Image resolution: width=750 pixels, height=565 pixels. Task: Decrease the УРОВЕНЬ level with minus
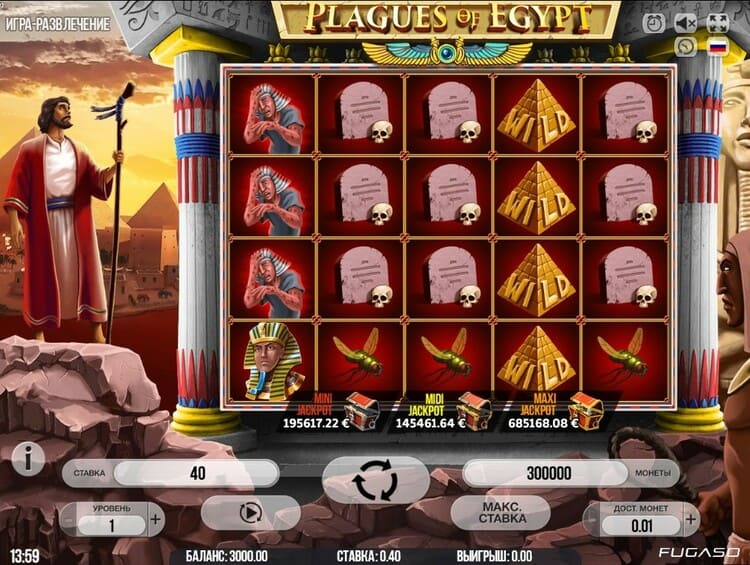pos(68,519)
